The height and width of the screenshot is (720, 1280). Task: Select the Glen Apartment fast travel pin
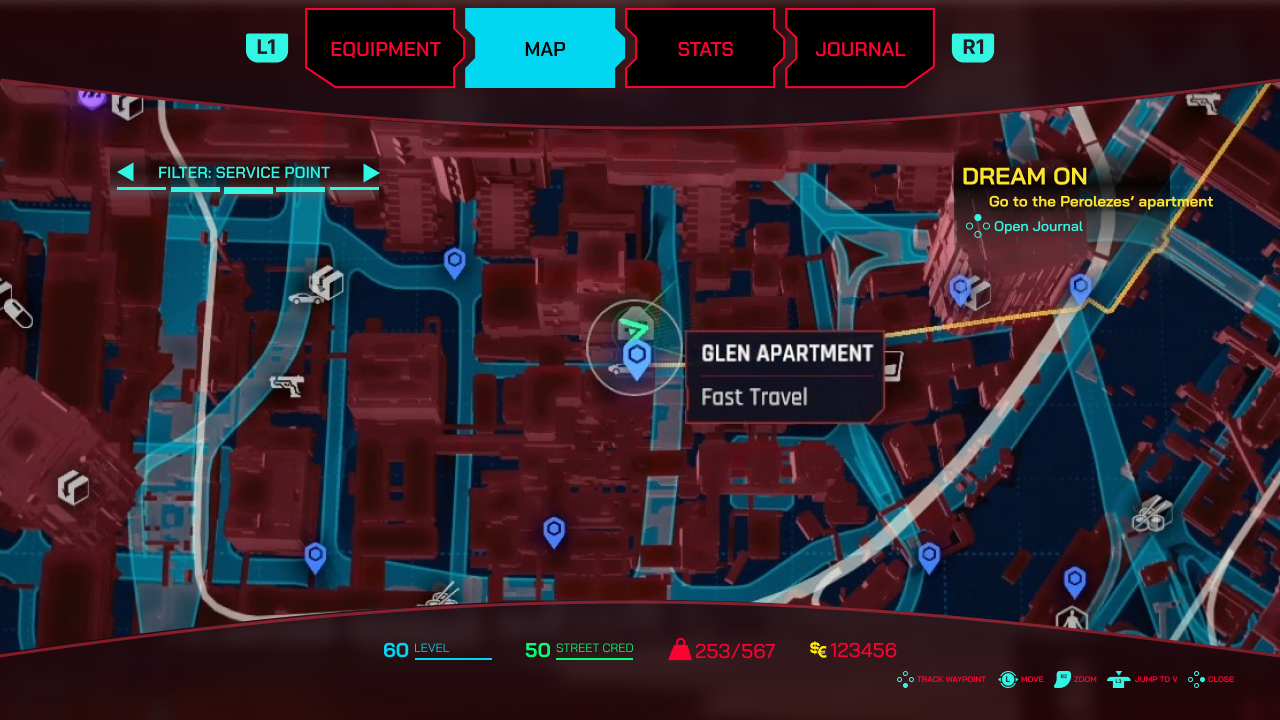(638, 355)
